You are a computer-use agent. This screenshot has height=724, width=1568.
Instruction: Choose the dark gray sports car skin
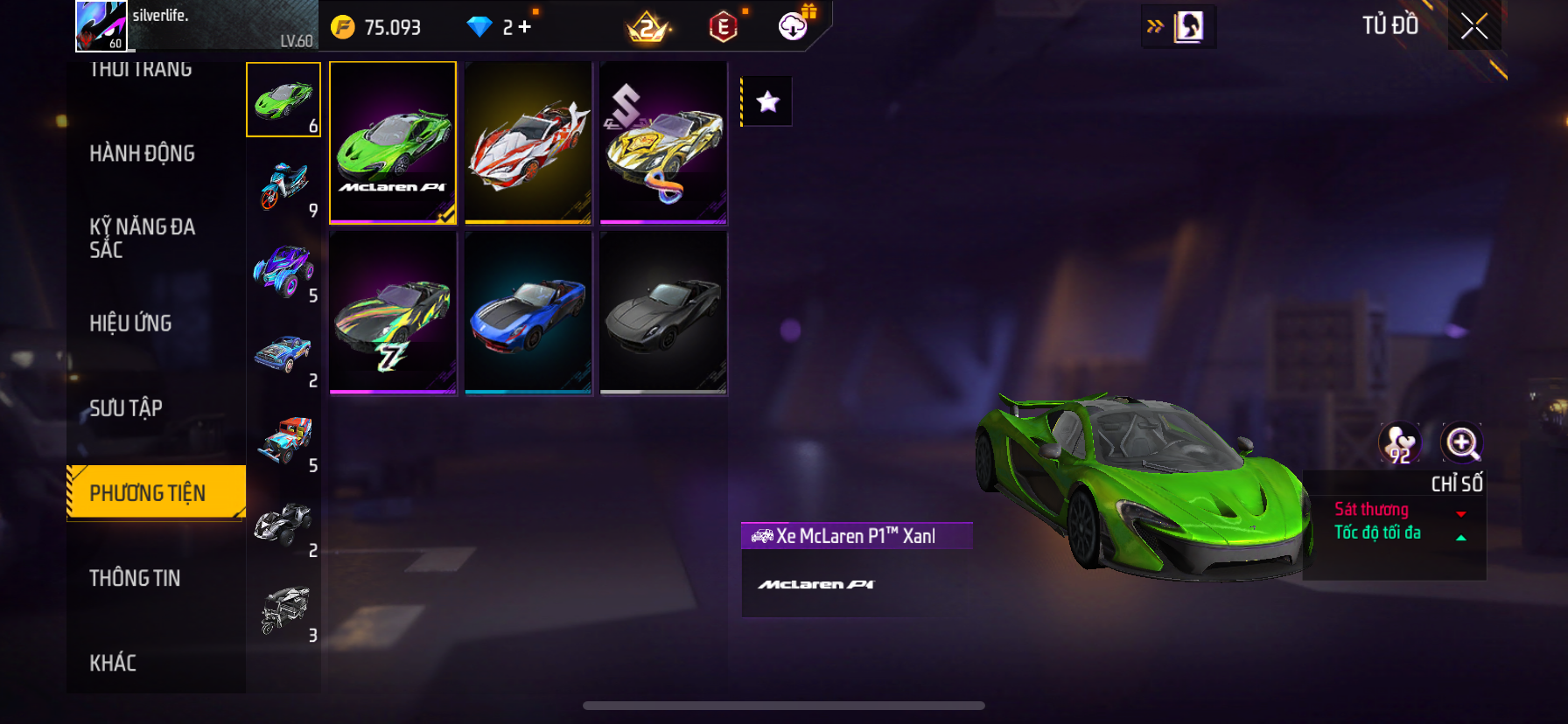(664, 313)
